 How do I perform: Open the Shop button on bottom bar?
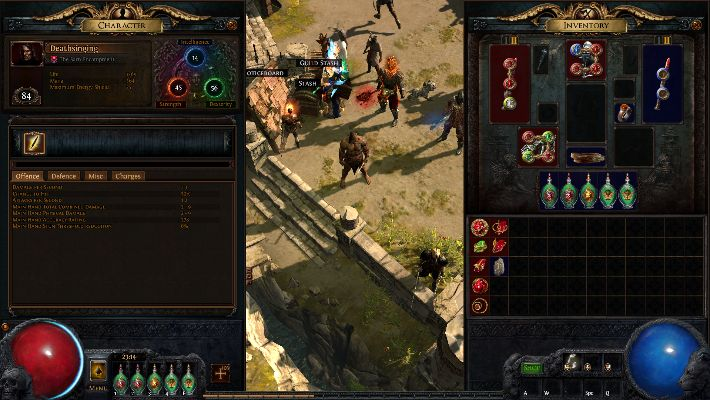tap(532, 368)
